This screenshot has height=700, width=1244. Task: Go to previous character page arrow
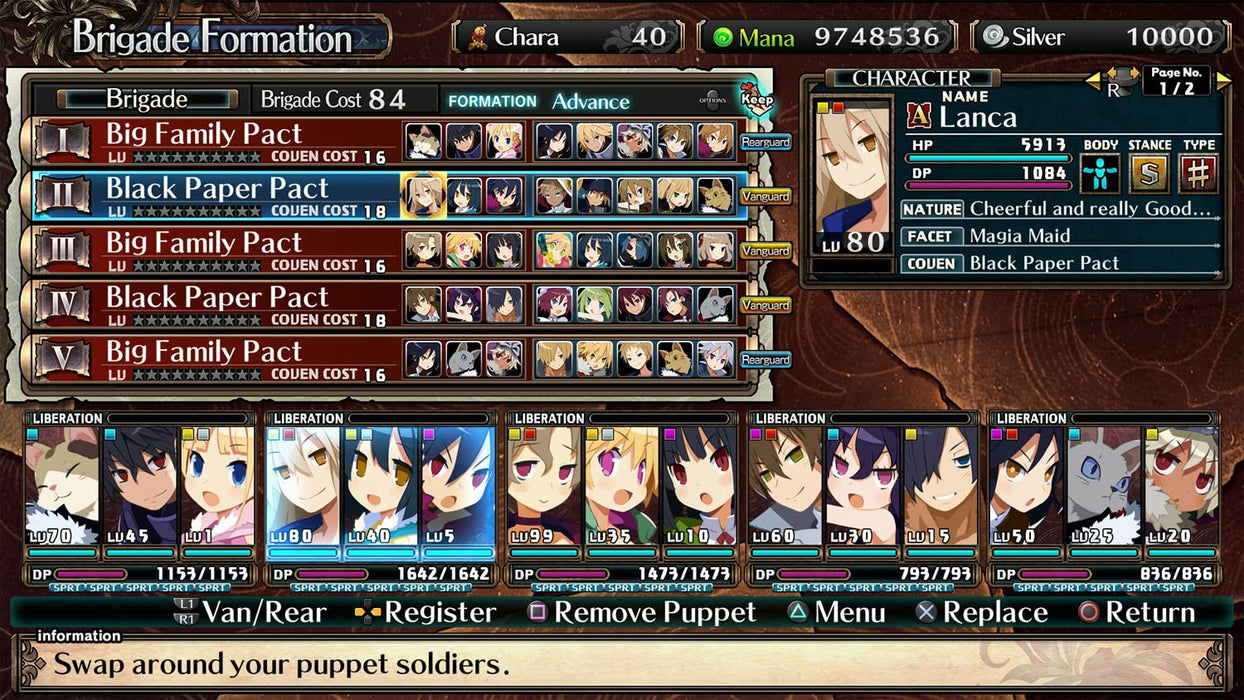pos(1093,80)
